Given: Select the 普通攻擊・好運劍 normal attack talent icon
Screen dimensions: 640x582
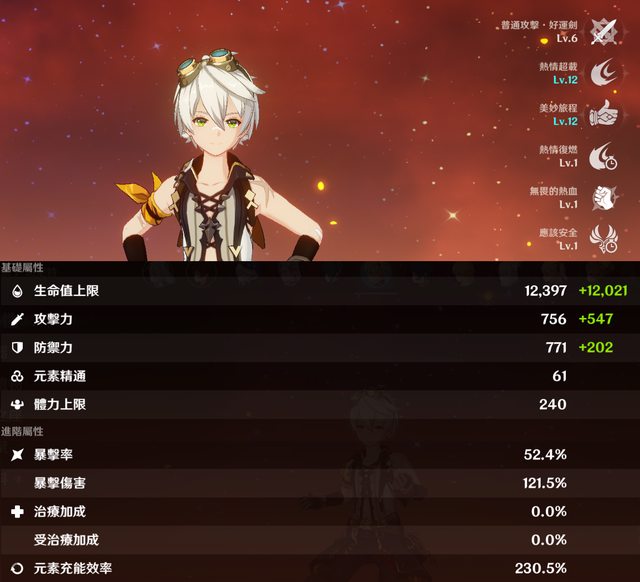Looking at the screenshot, I should click(x=602, y=31).
